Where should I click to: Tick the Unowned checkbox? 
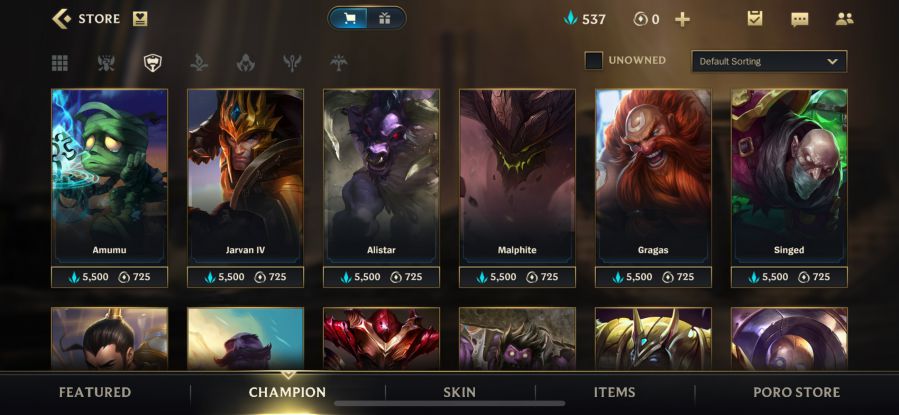(x=594, y=61)
